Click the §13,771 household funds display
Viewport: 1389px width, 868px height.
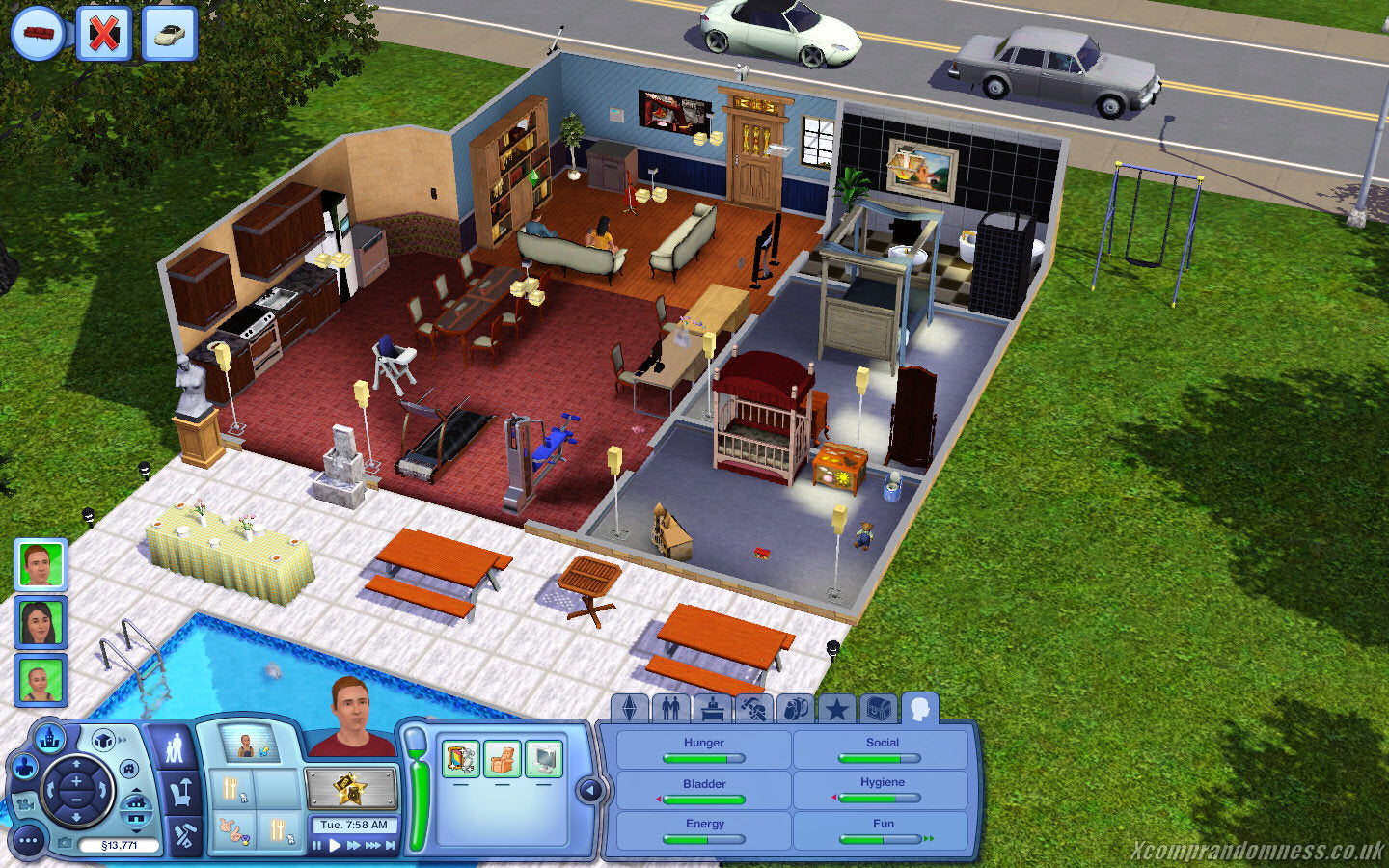pyautogui.click(x=120, y=844)
